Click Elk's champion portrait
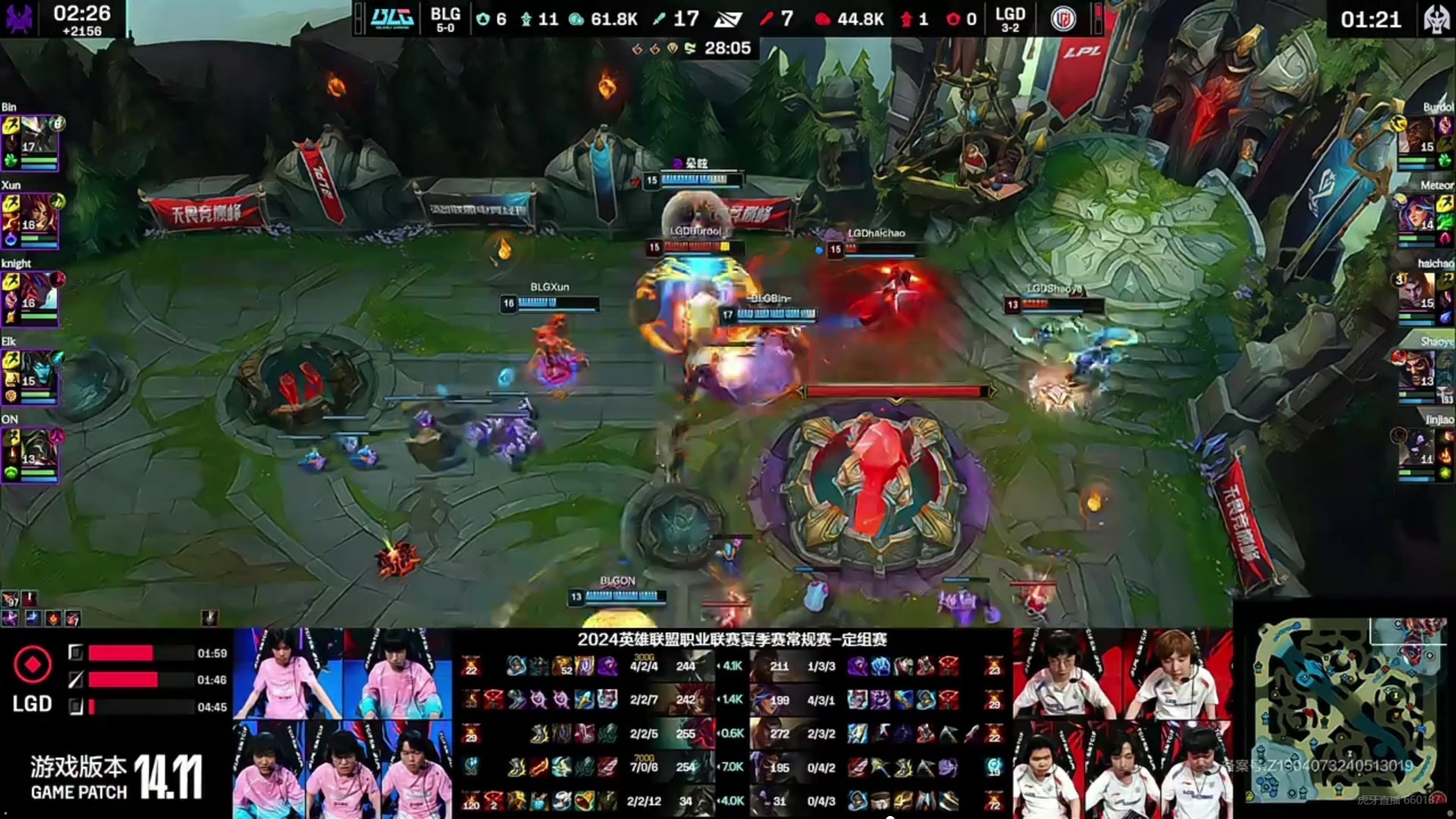1456x819 pixels. 36,371
